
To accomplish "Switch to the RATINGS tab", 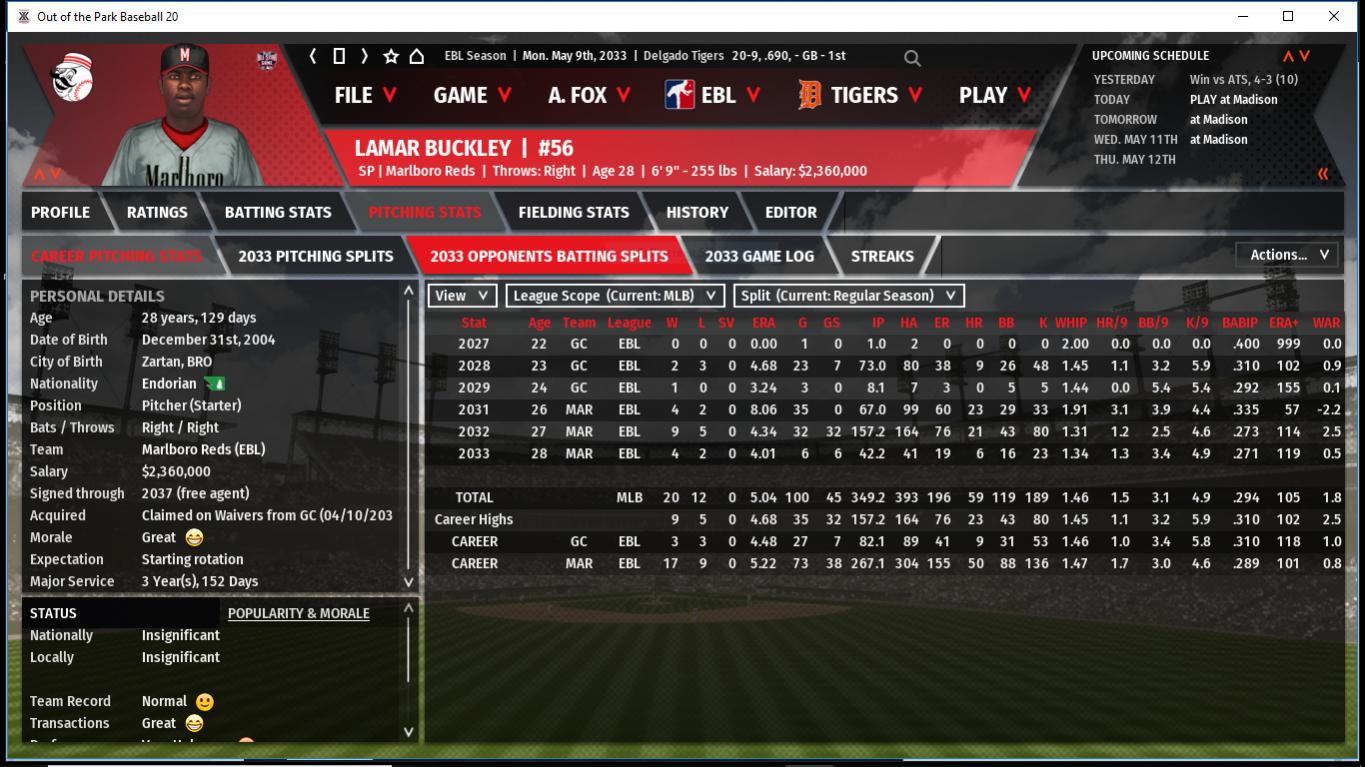I will point(157,212).
